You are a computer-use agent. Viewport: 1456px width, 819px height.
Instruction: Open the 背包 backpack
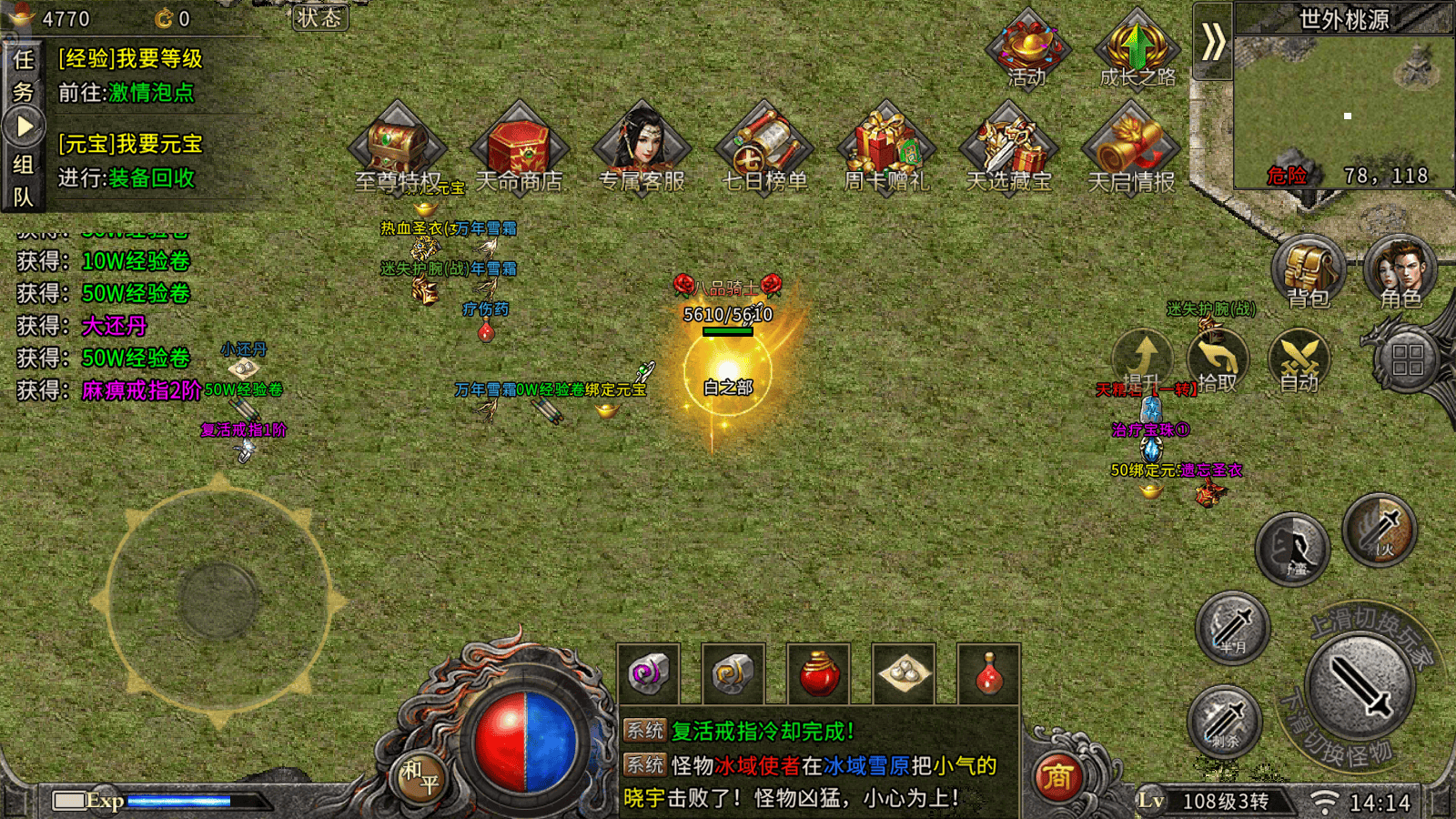click(x=1308, y=271)
